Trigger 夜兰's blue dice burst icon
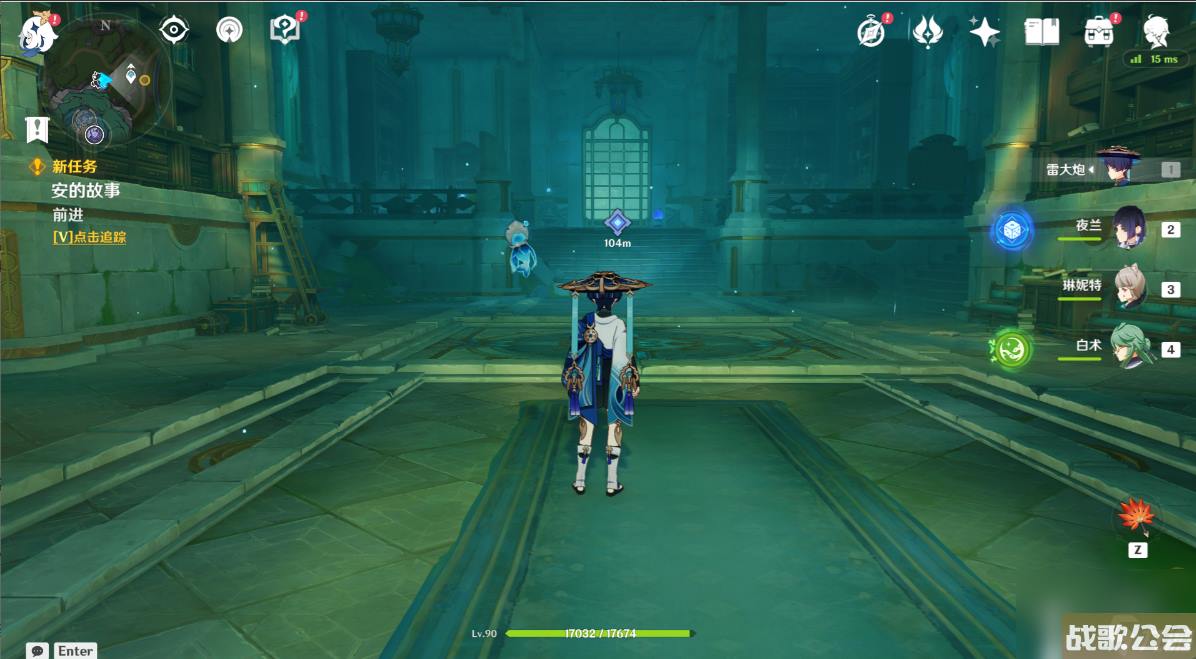The height and width of the screenshot is (659, 1196). (x=1012, y=231)
